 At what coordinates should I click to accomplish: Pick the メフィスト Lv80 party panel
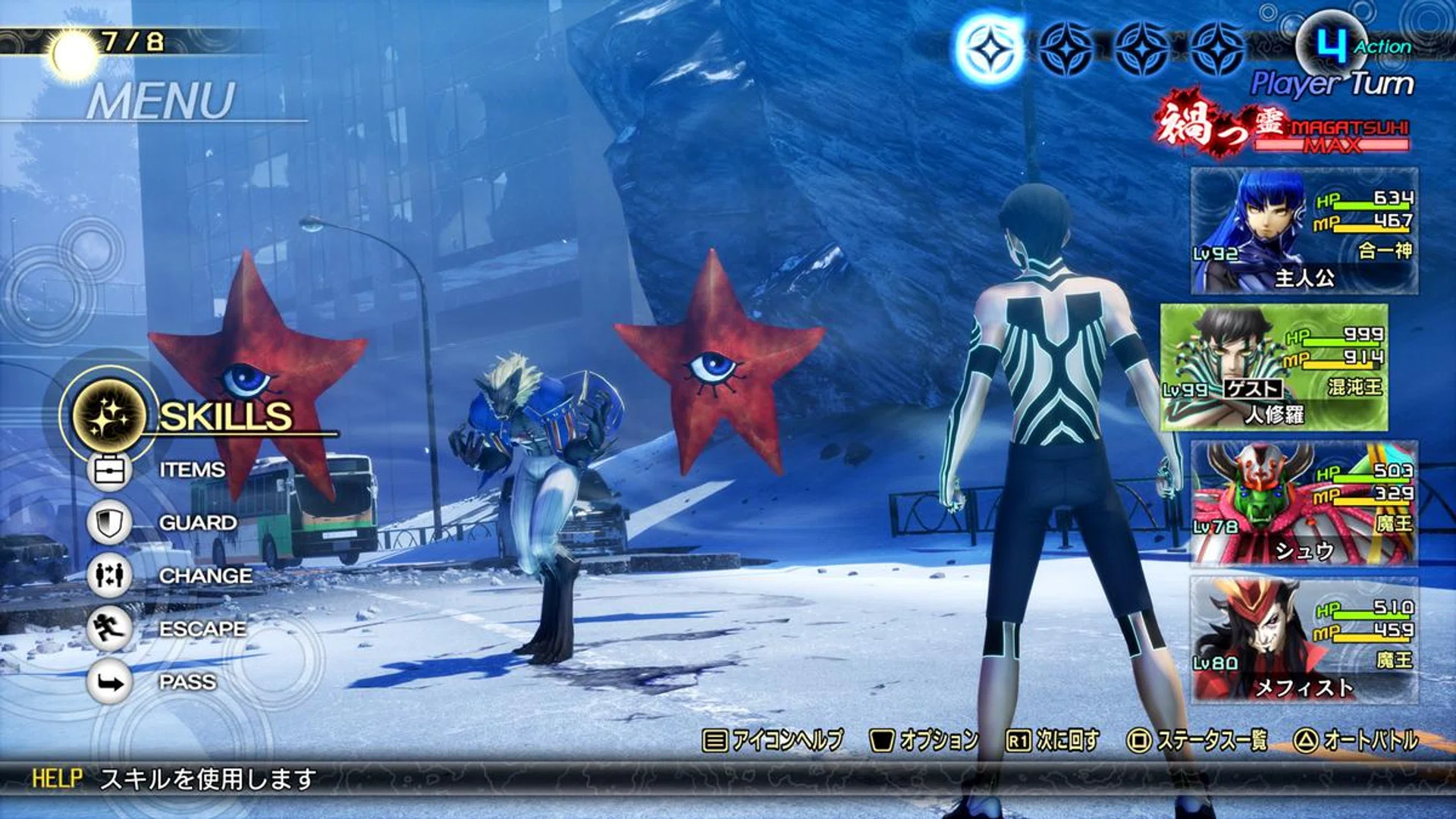tap(1304, 639)
